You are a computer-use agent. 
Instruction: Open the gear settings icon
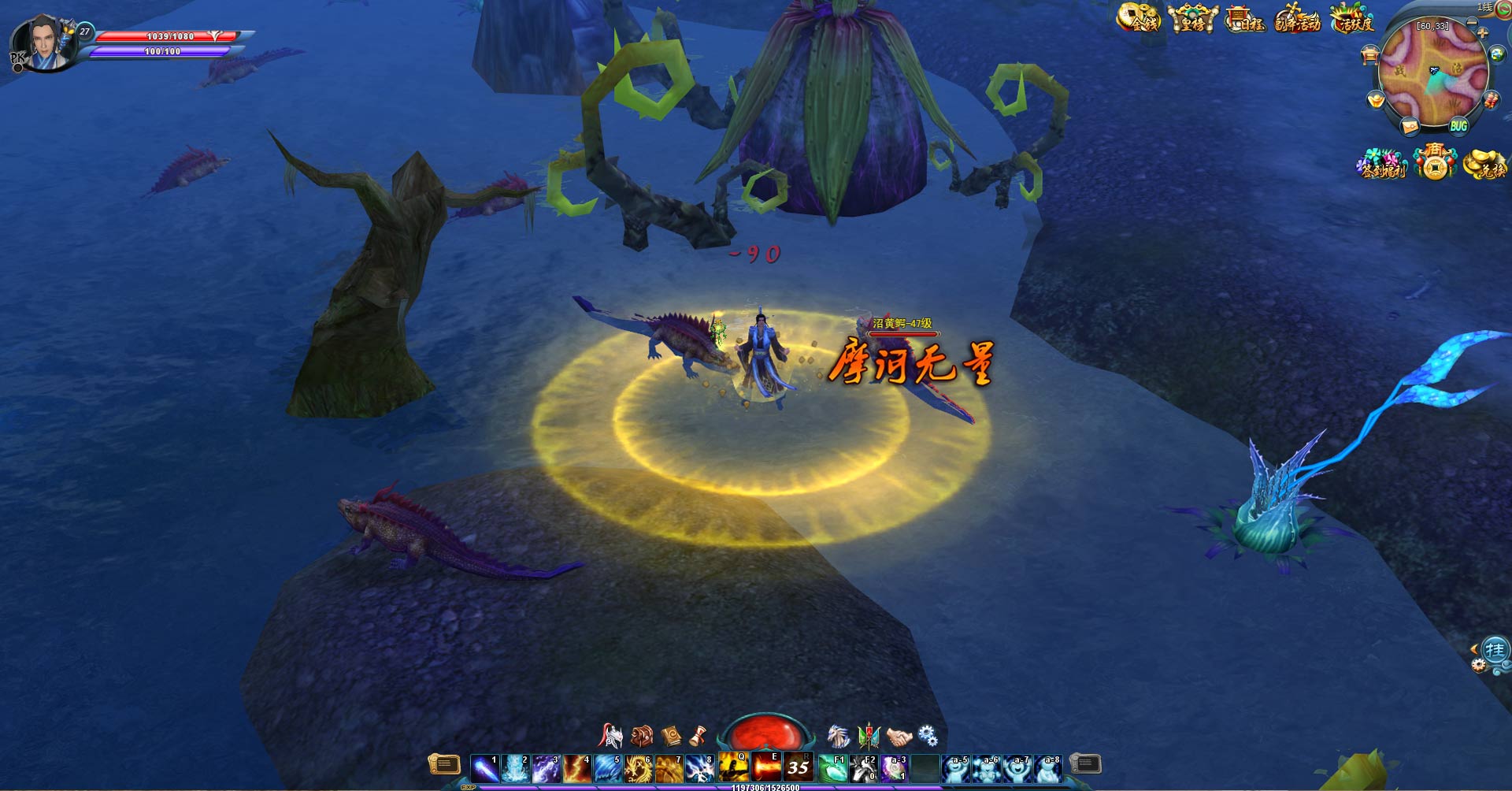pyautogui.click(x=928, y=736)
